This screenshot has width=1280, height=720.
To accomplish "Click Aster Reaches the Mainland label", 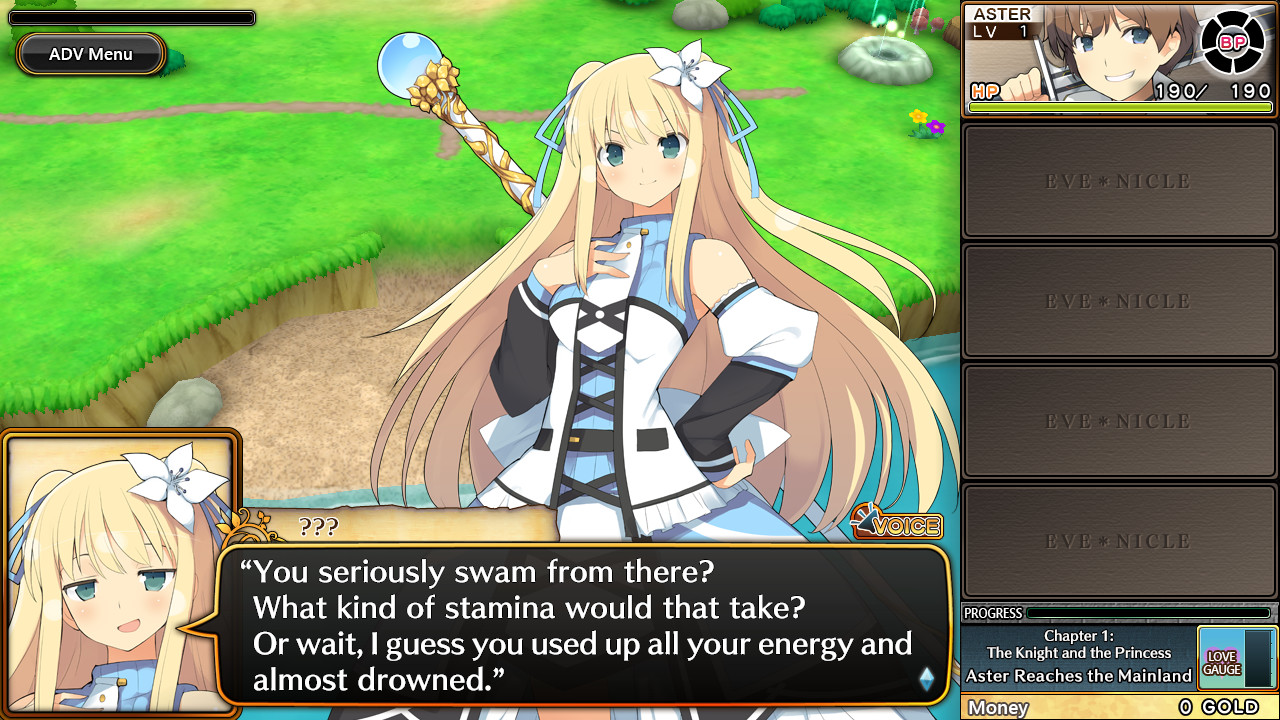I will [1079, 676].
